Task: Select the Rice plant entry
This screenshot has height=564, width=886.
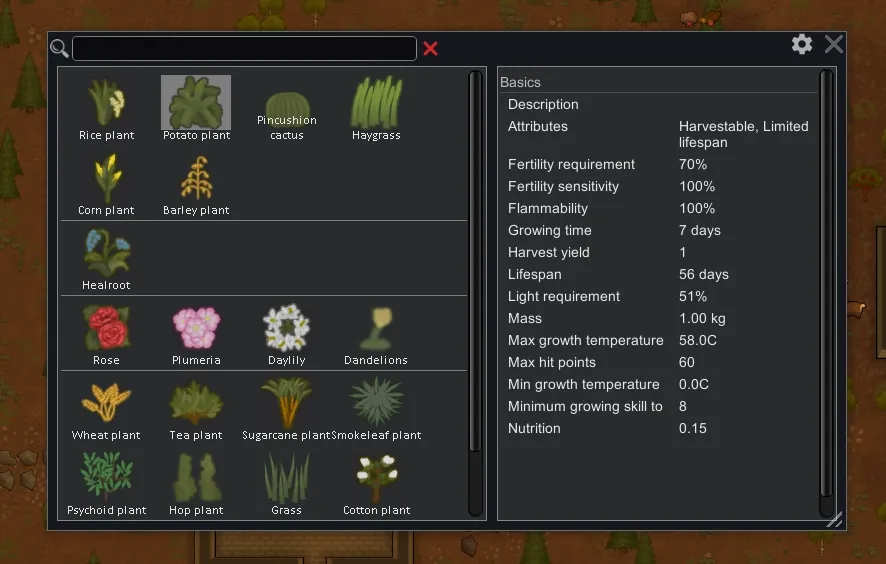Action: point(106,108)
